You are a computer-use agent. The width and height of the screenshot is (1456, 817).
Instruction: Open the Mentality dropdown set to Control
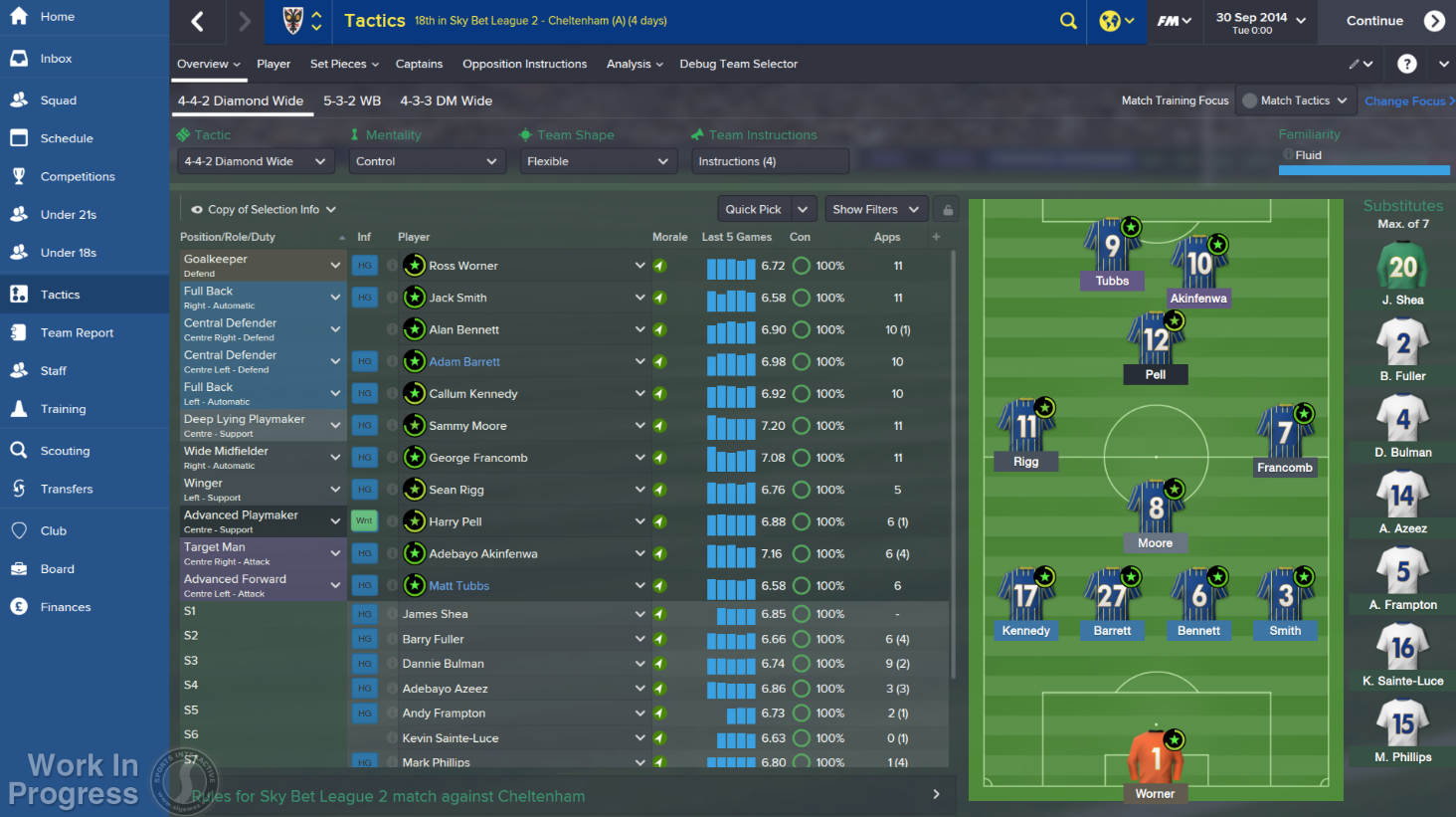(427, 160)
